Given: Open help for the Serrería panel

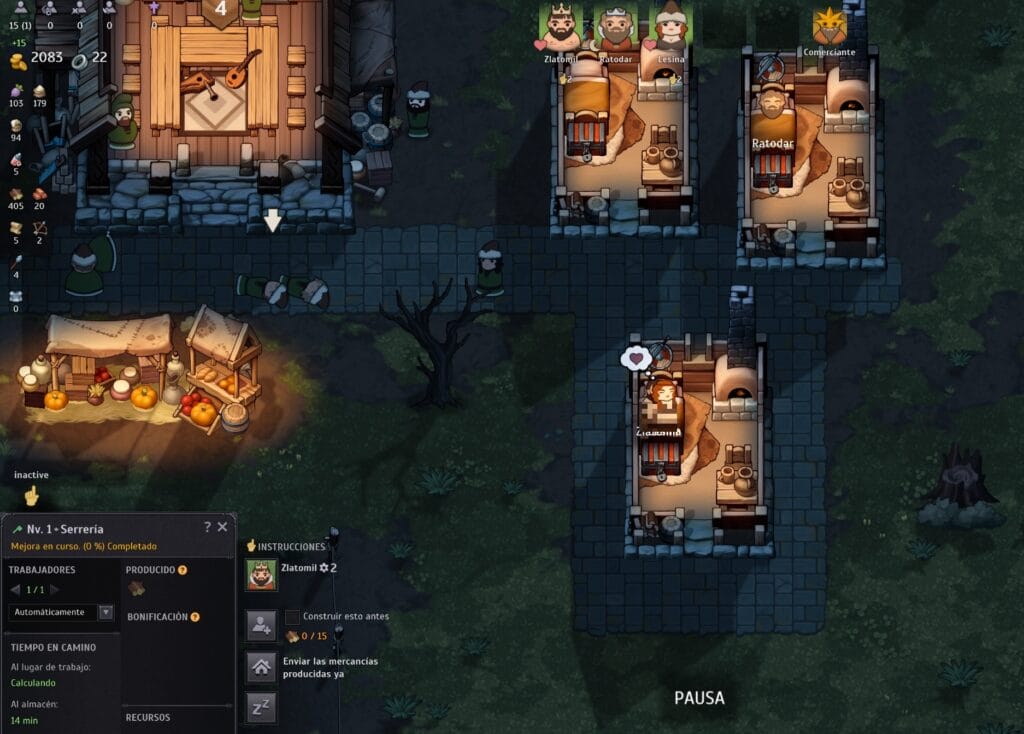Looking at the screenshot, I should pos(207,527).
